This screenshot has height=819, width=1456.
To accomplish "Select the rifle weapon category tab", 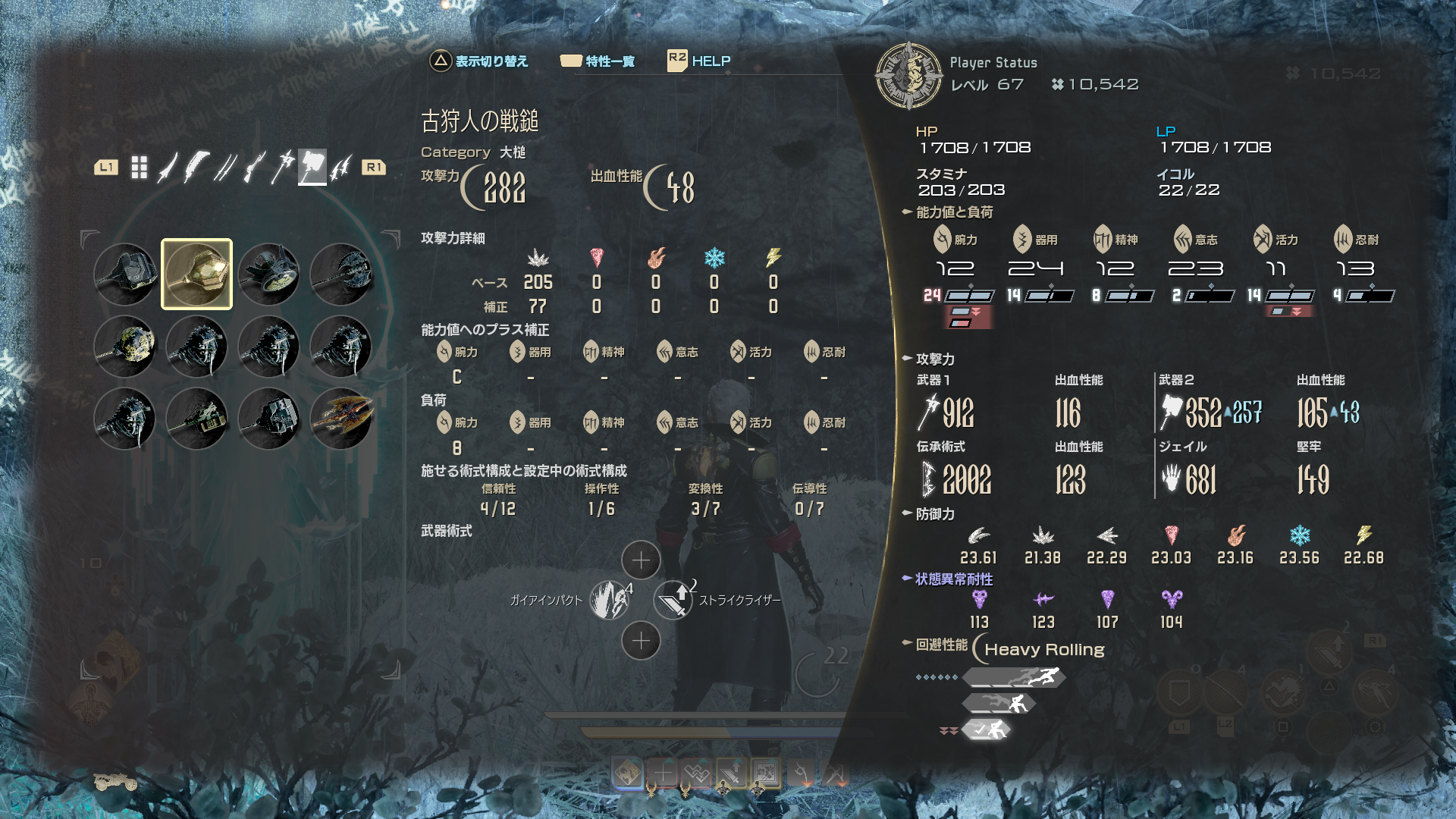I will coord(254,168).
